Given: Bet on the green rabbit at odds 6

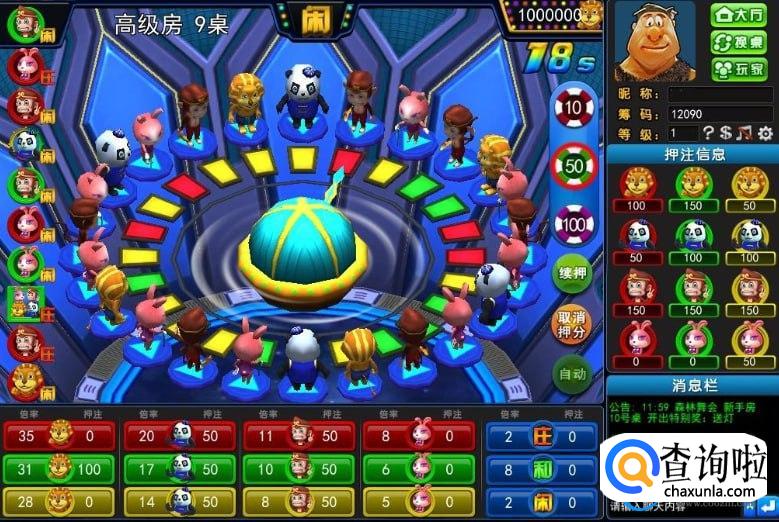Looking at the screenshot, I should coord(418,468).
